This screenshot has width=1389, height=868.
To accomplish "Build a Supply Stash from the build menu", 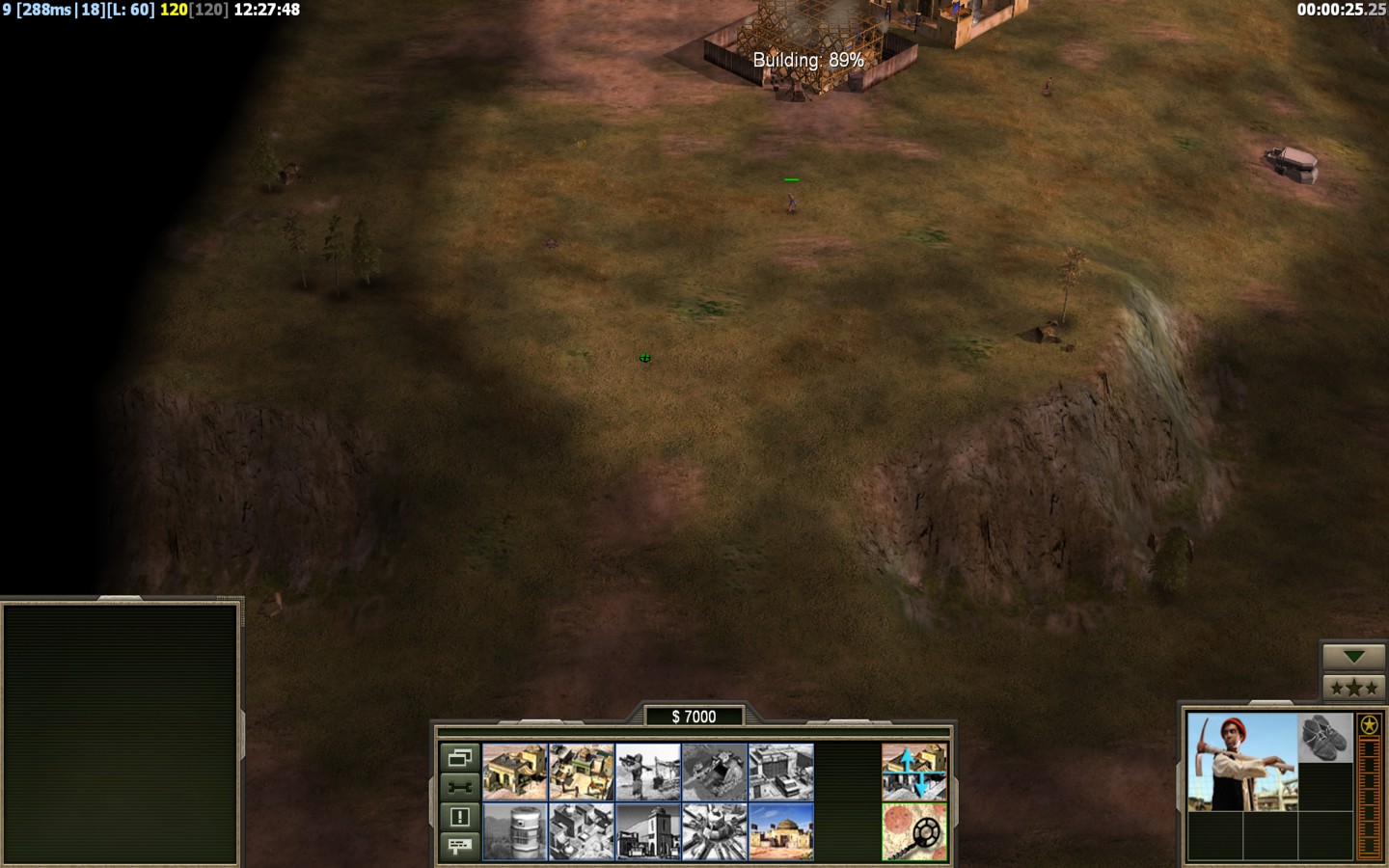I will tap(582, 772).
